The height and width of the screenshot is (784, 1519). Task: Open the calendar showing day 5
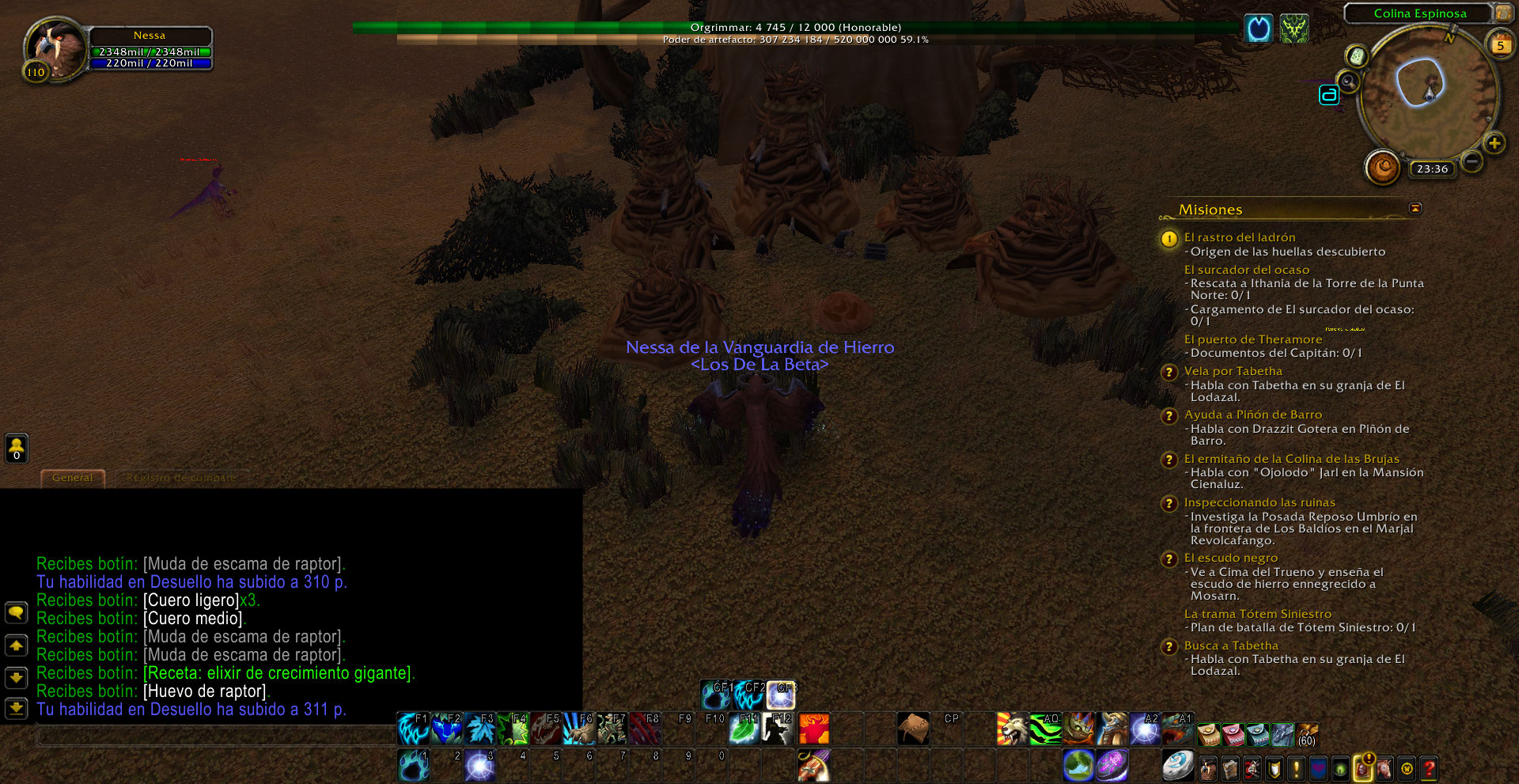pyautogui.click(x=1500, y=44)
